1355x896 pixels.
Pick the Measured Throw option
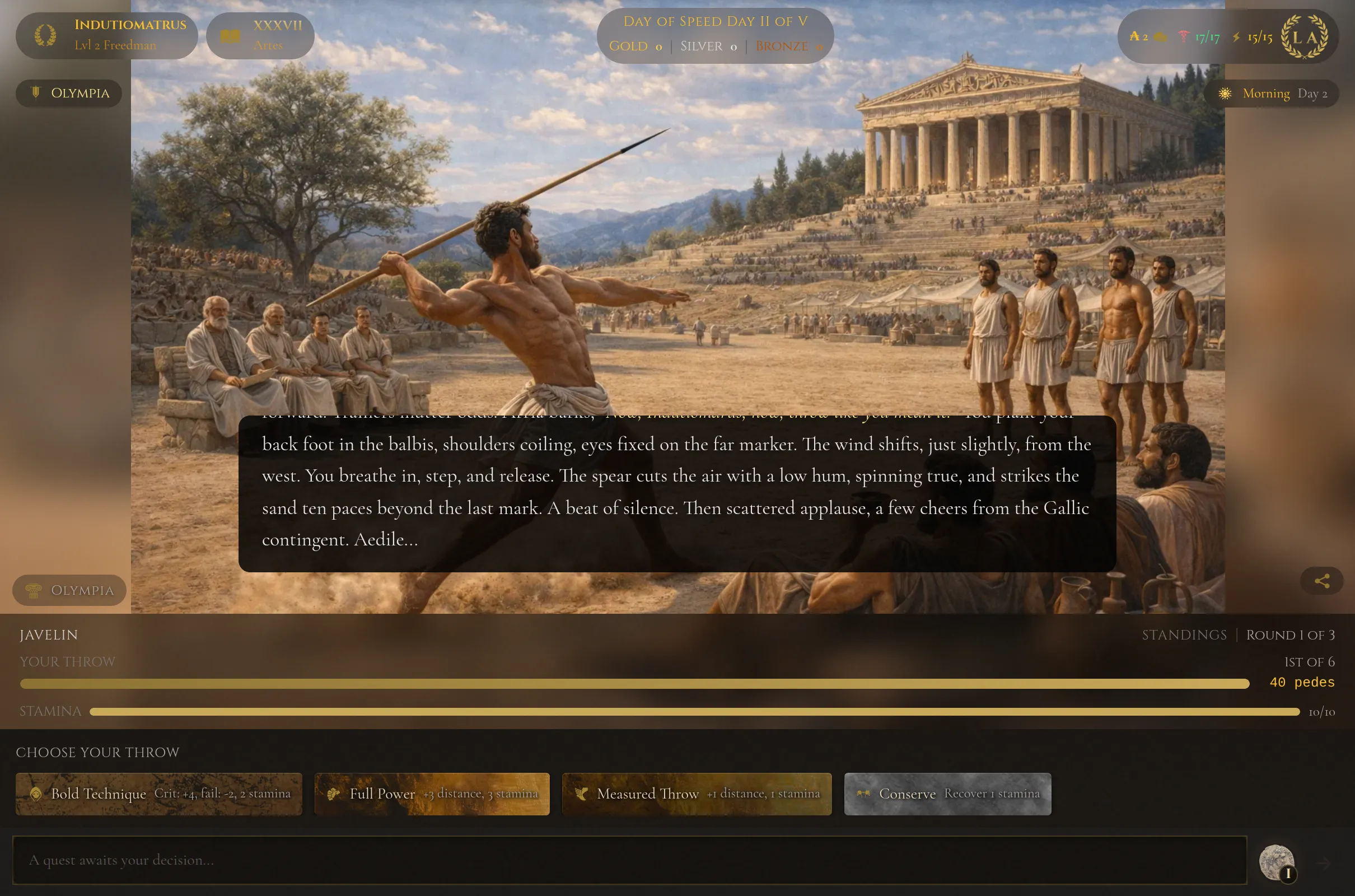[x=697, y=794]
